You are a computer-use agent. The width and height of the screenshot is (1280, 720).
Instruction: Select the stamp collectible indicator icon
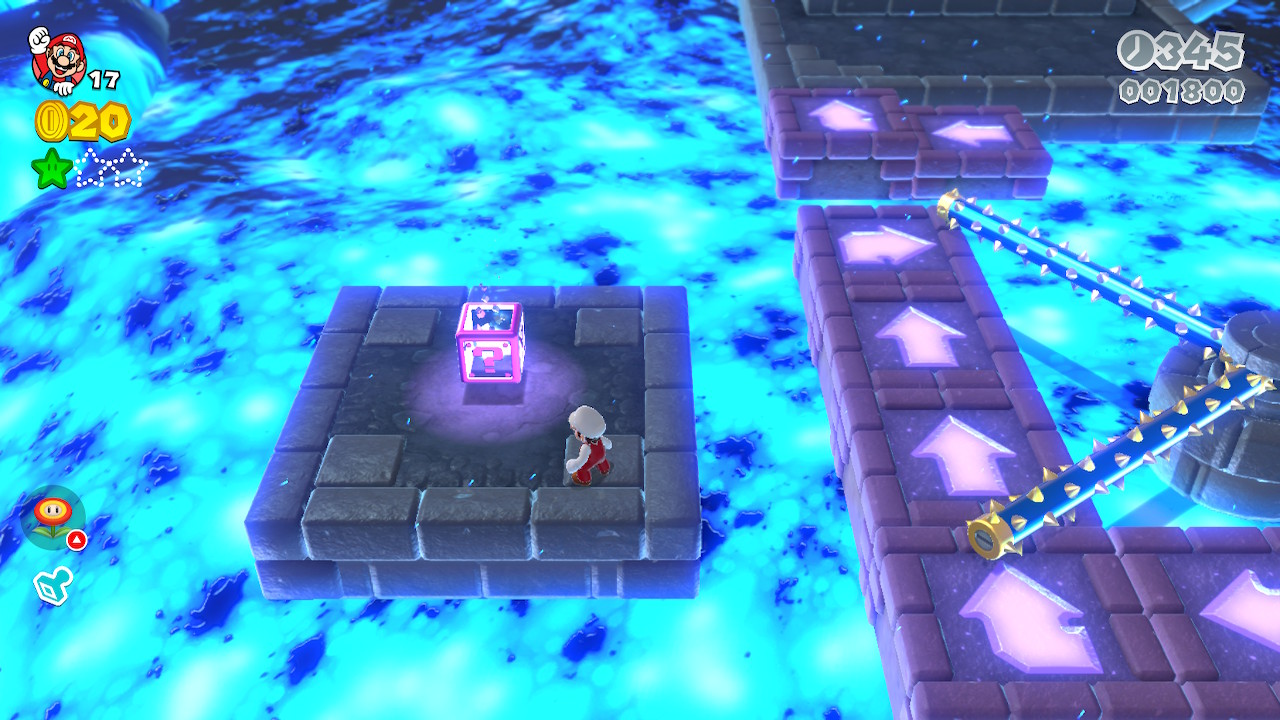click(54, 586)
